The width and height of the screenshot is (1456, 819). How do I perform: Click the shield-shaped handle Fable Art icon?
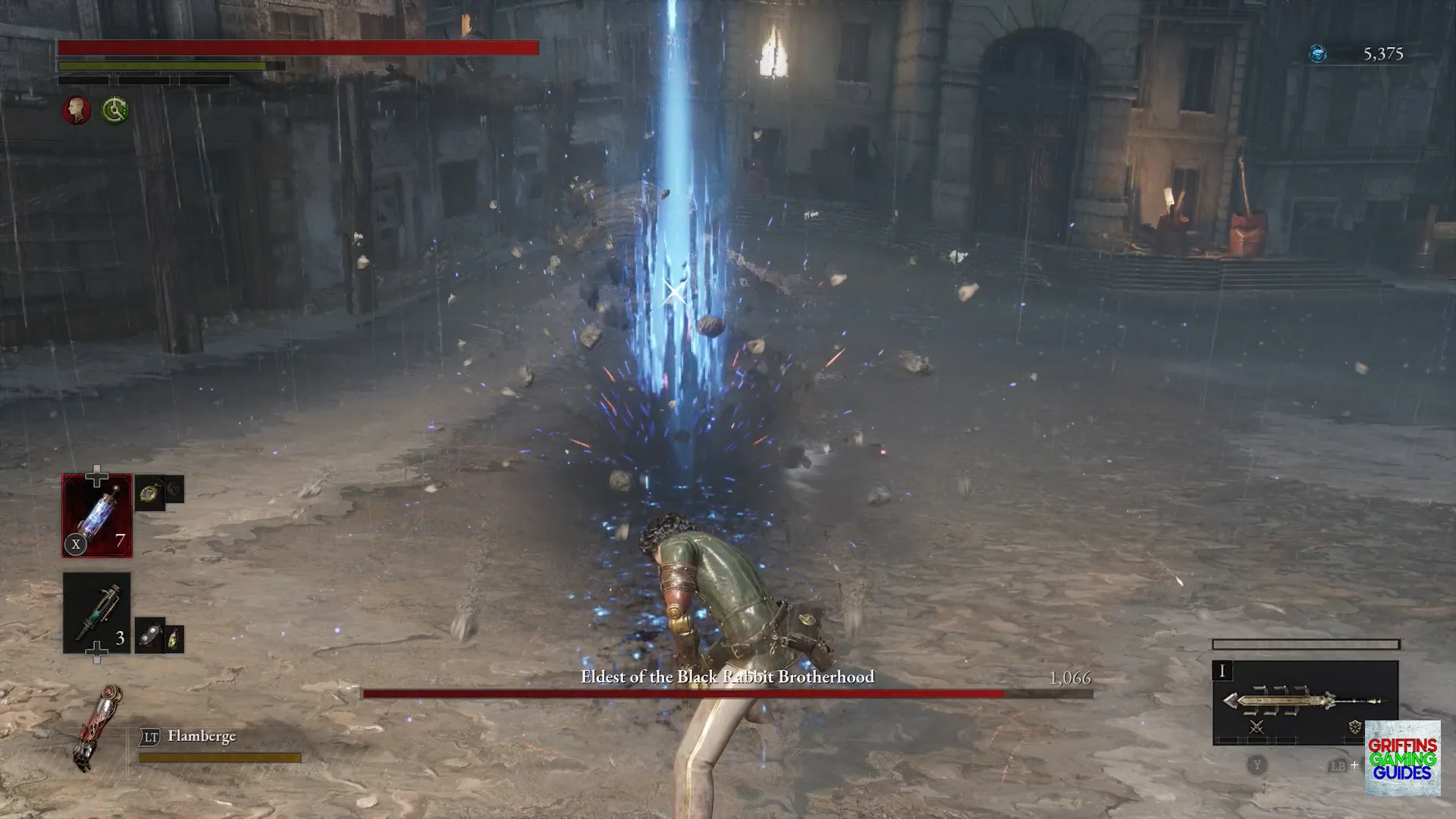[x=1354, y=727]
